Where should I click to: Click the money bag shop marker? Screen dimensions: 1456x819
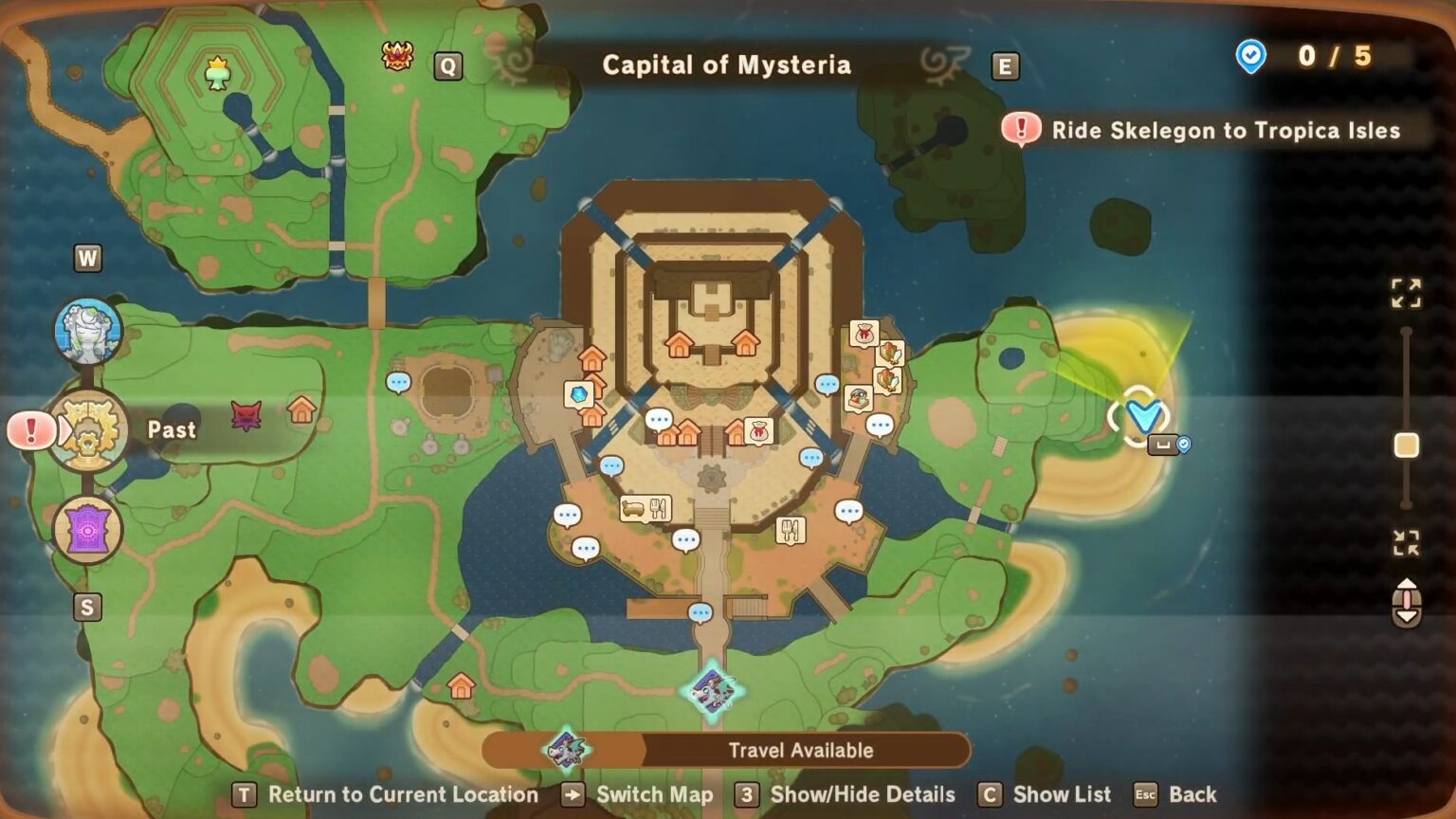pos(758,432)
